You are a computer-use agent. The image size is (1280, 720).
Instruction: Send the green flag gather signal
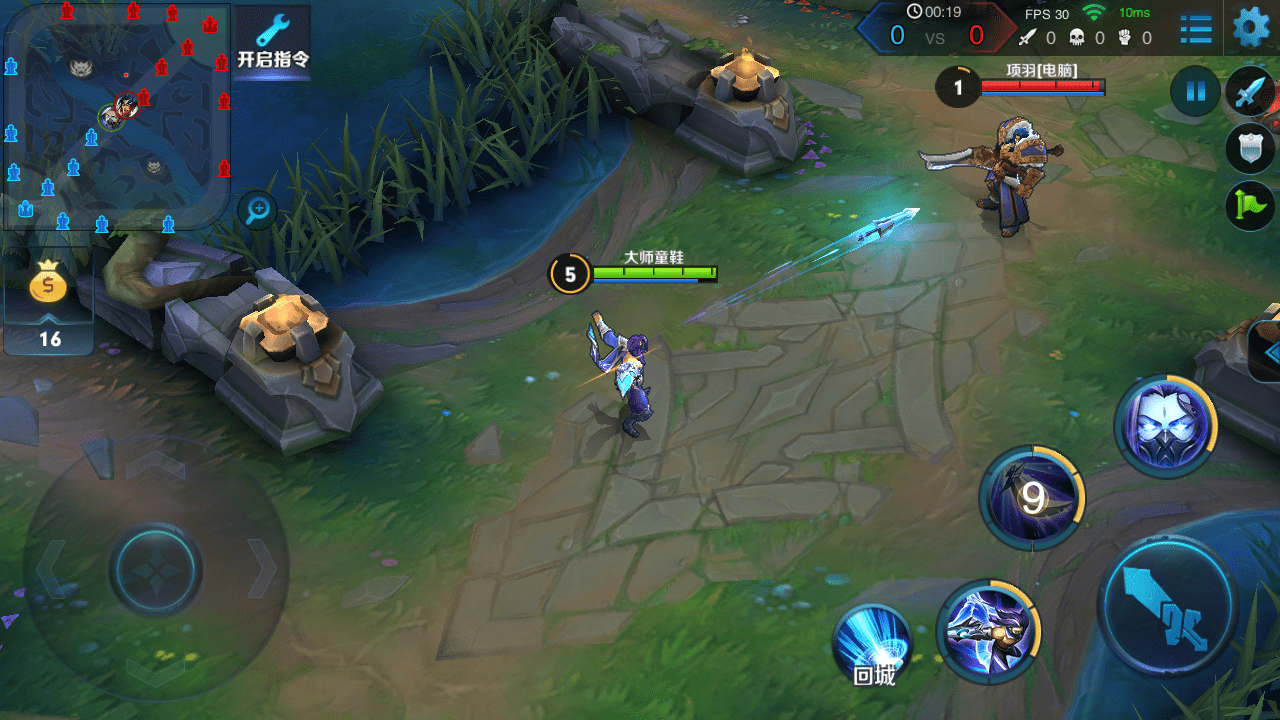[x=1250, y=206]
